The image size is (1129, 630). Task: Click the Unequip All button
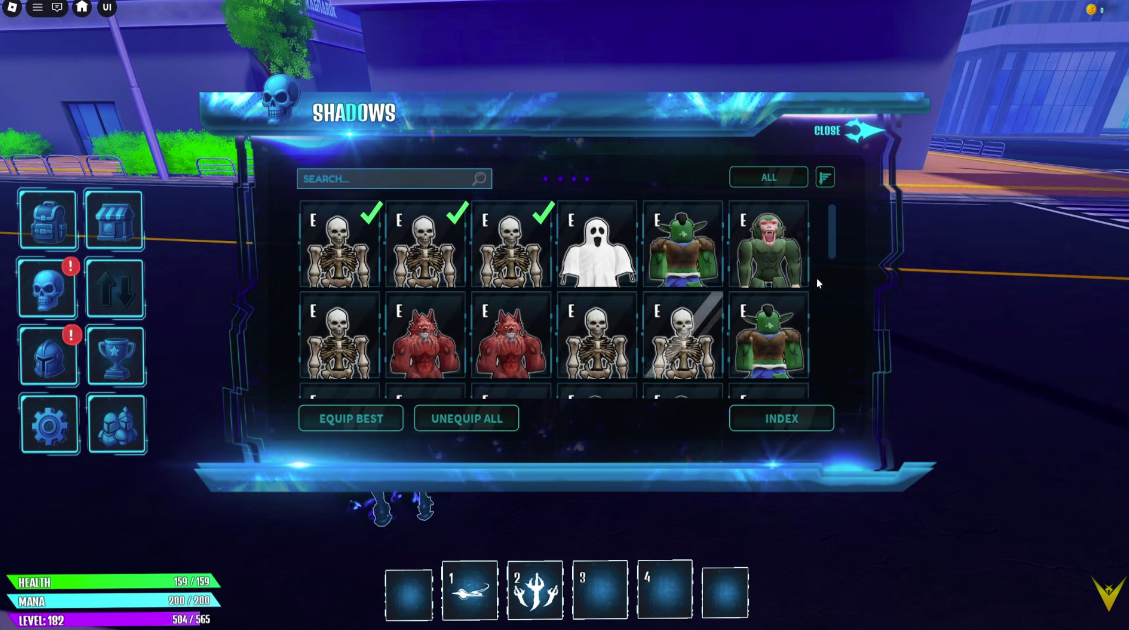tap(466, 419)
